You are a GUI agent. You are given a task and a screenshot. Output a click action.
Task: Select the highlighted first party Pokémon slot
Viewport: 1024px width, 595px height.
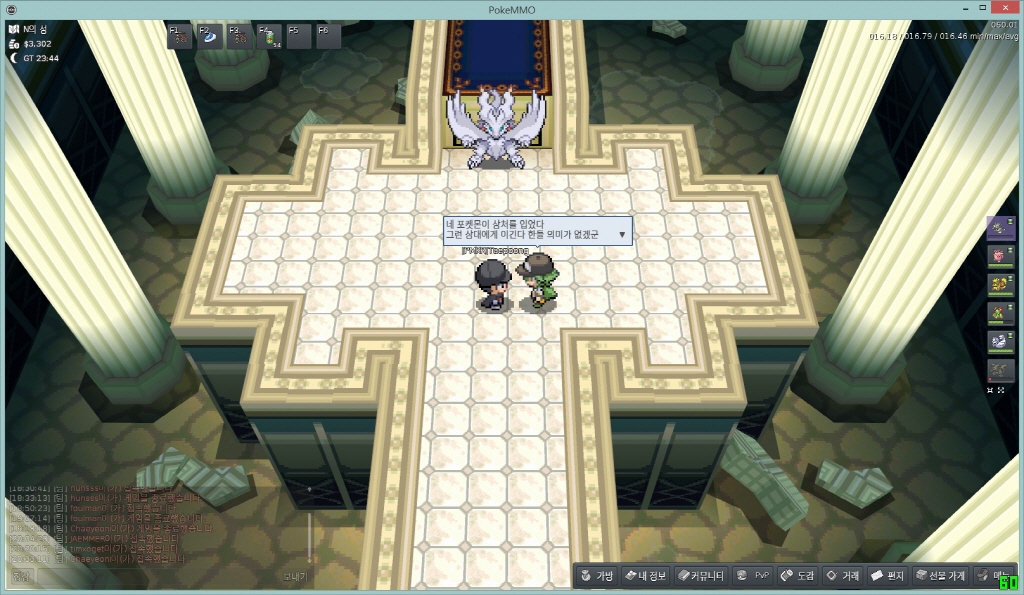click(x=999, y=228)
